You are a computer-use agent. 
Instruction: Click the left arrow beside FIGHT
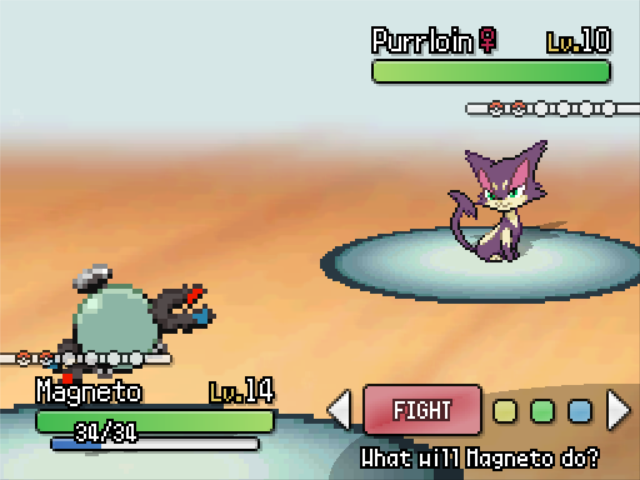coord(340,410)
